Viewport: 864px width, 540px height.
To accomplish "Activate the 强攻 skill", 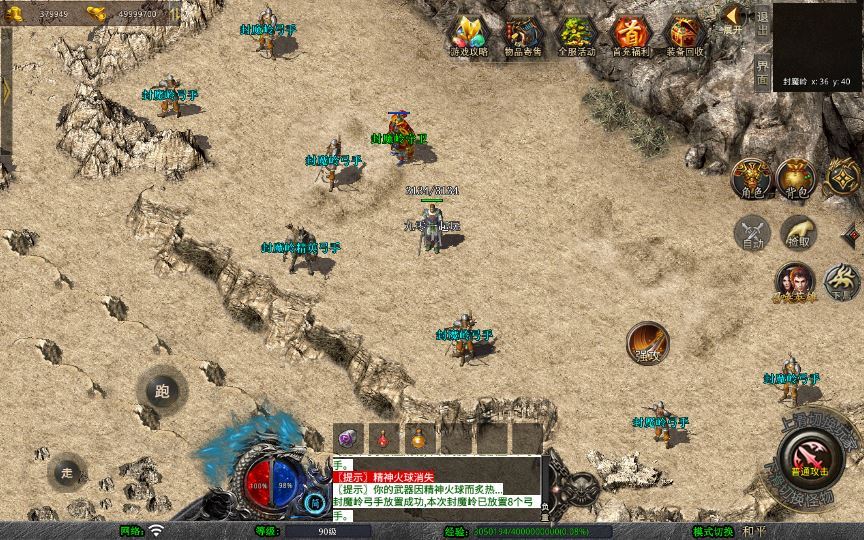I will pos(647,342).
